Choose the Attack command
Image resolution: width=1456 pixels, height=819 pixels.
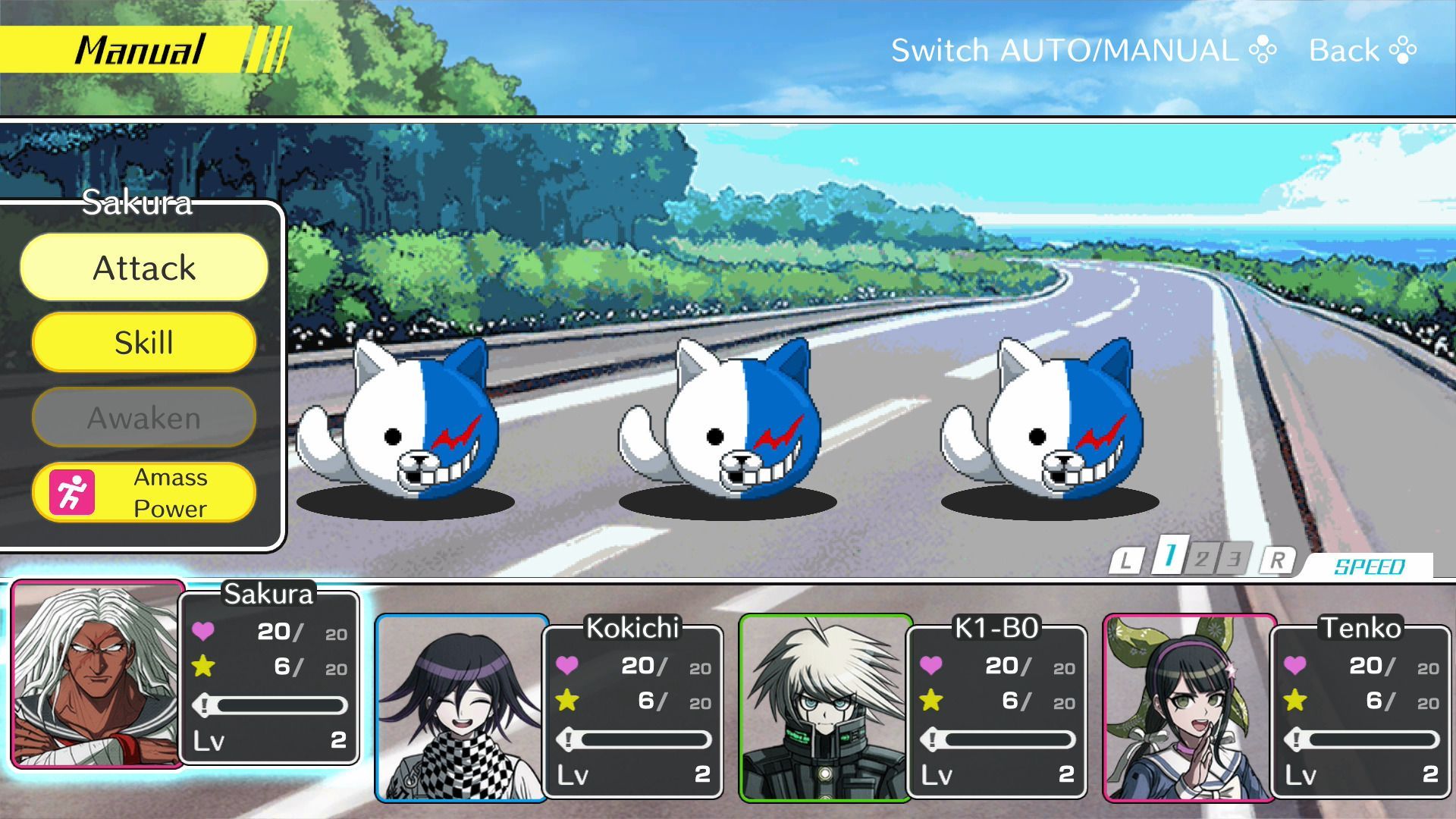(144, 268)
